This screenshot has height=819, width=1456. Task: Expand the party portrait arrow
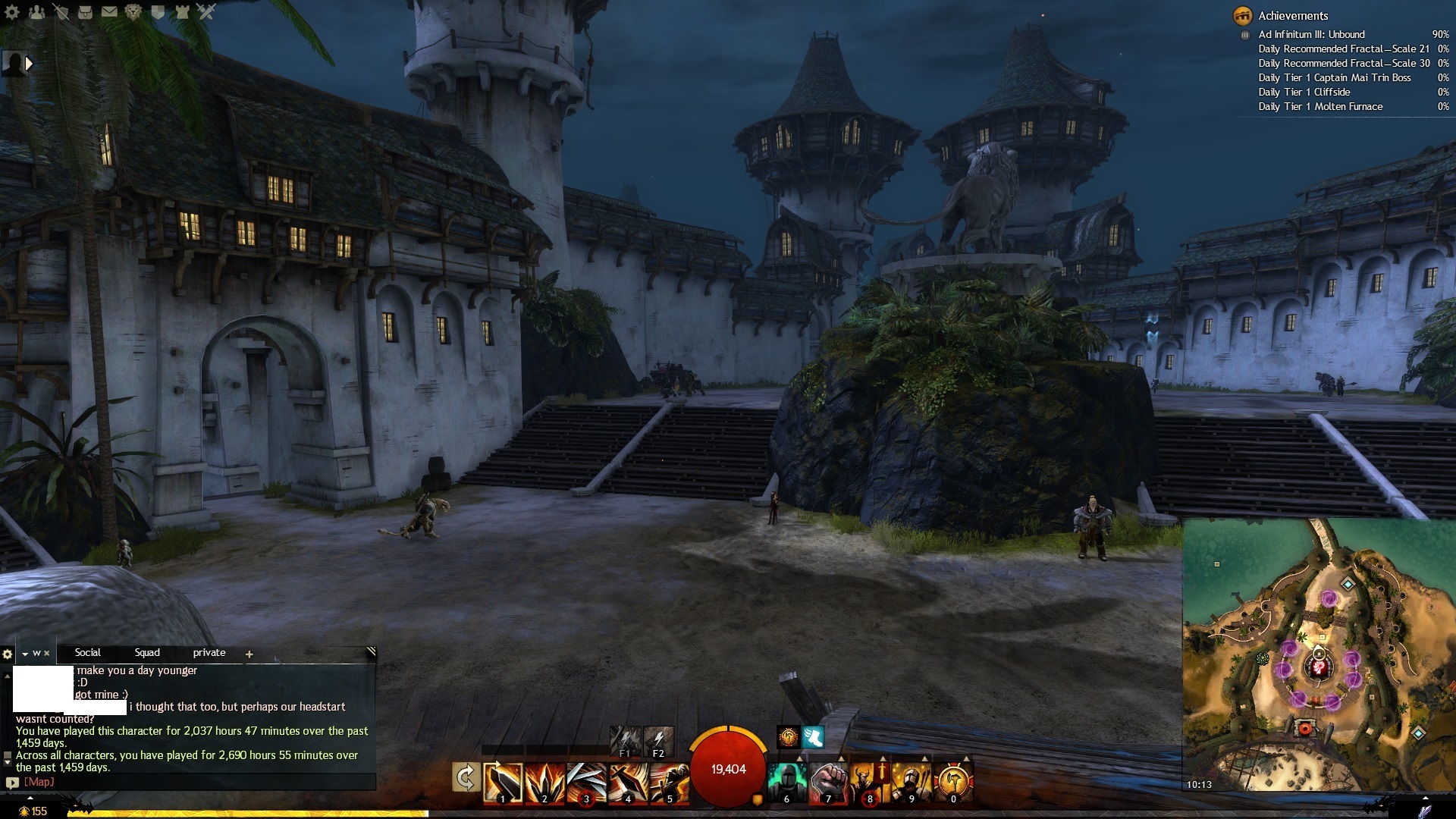coord(29,64)
